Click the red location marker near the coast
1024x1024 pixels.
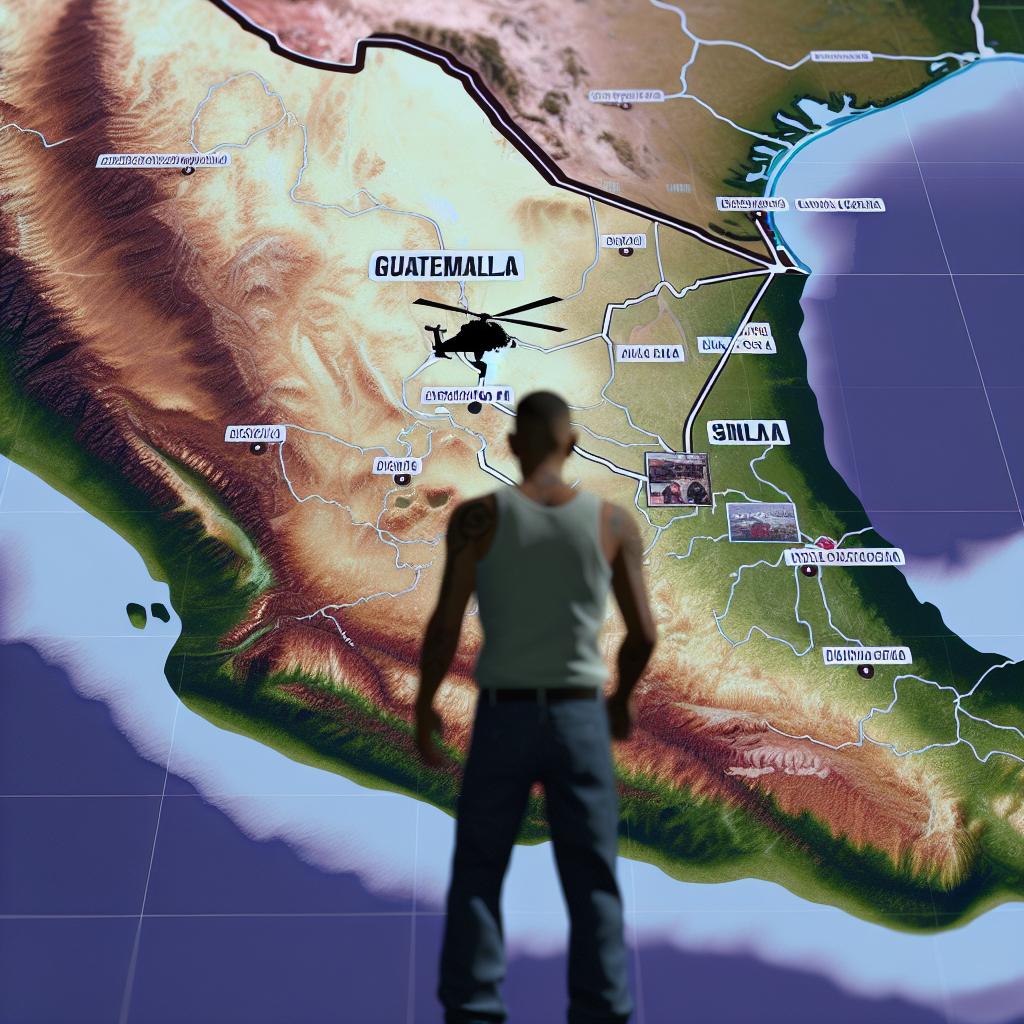(826, 542)
